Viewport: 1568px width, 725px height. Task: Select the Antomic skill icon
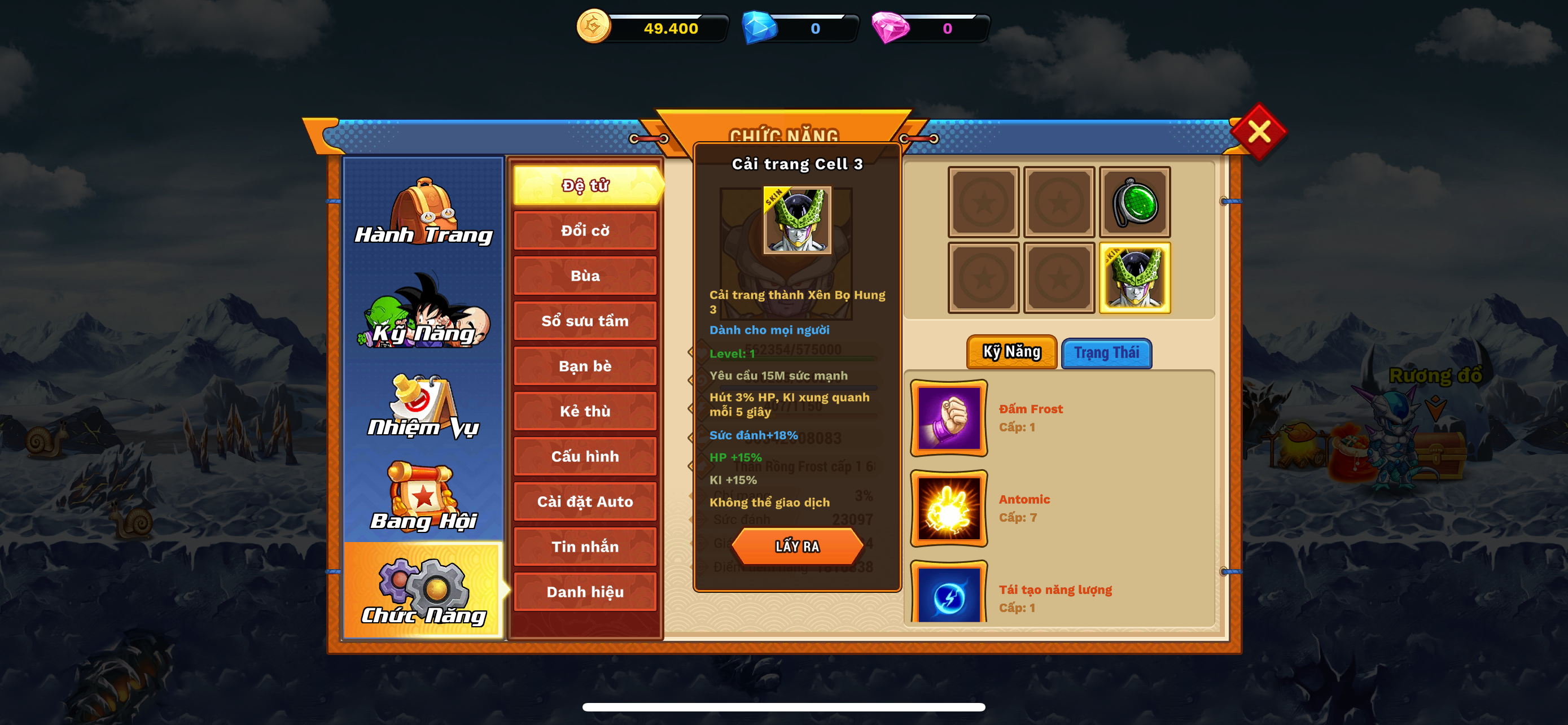[948, 509]
